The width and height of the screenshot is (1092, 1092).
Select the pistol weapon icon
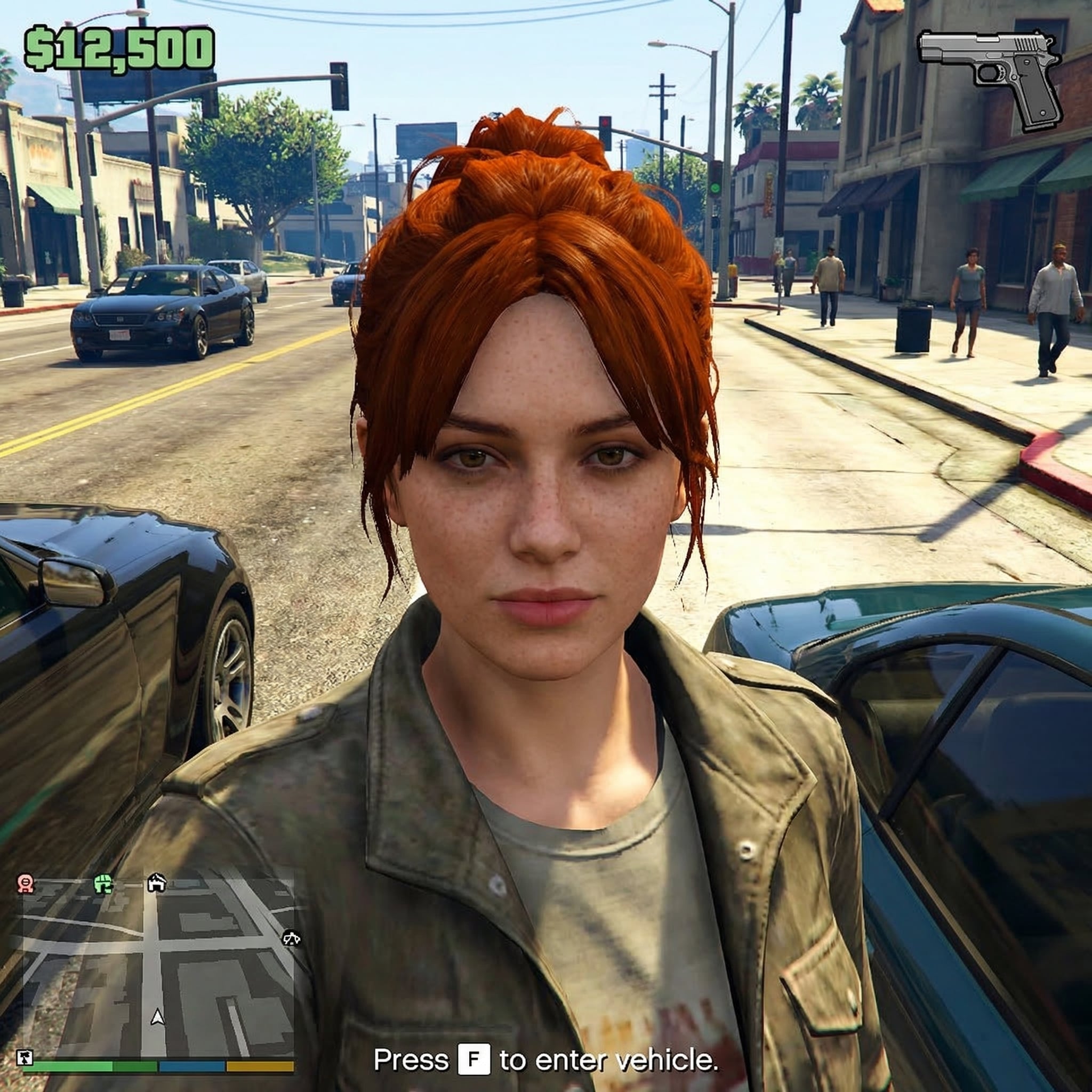pos(990,78)
